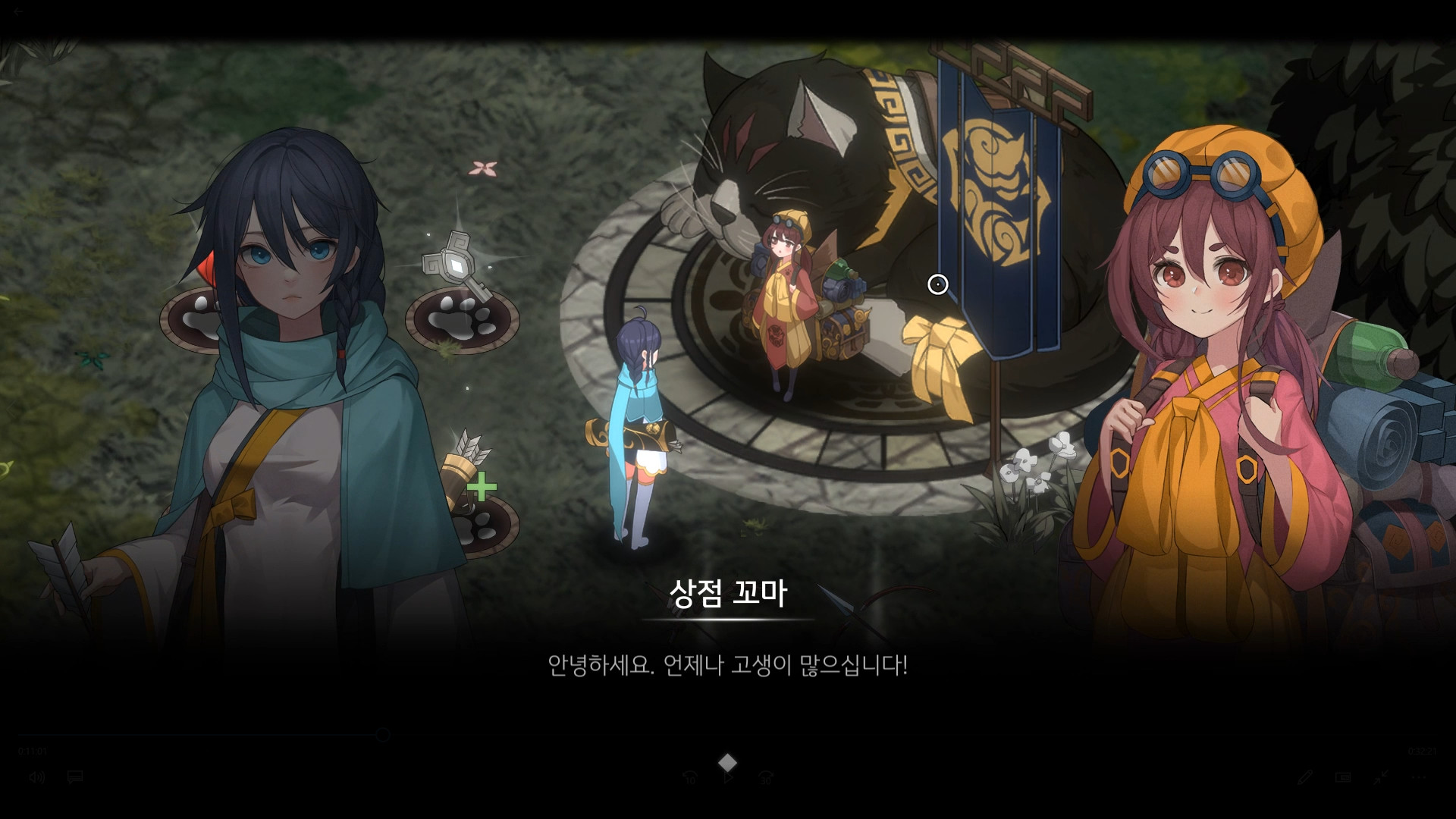The width and height of the screenshot is (1456, 819).
Task: Rewind 10 seconds with the skip-back icon
Action: 689,777
